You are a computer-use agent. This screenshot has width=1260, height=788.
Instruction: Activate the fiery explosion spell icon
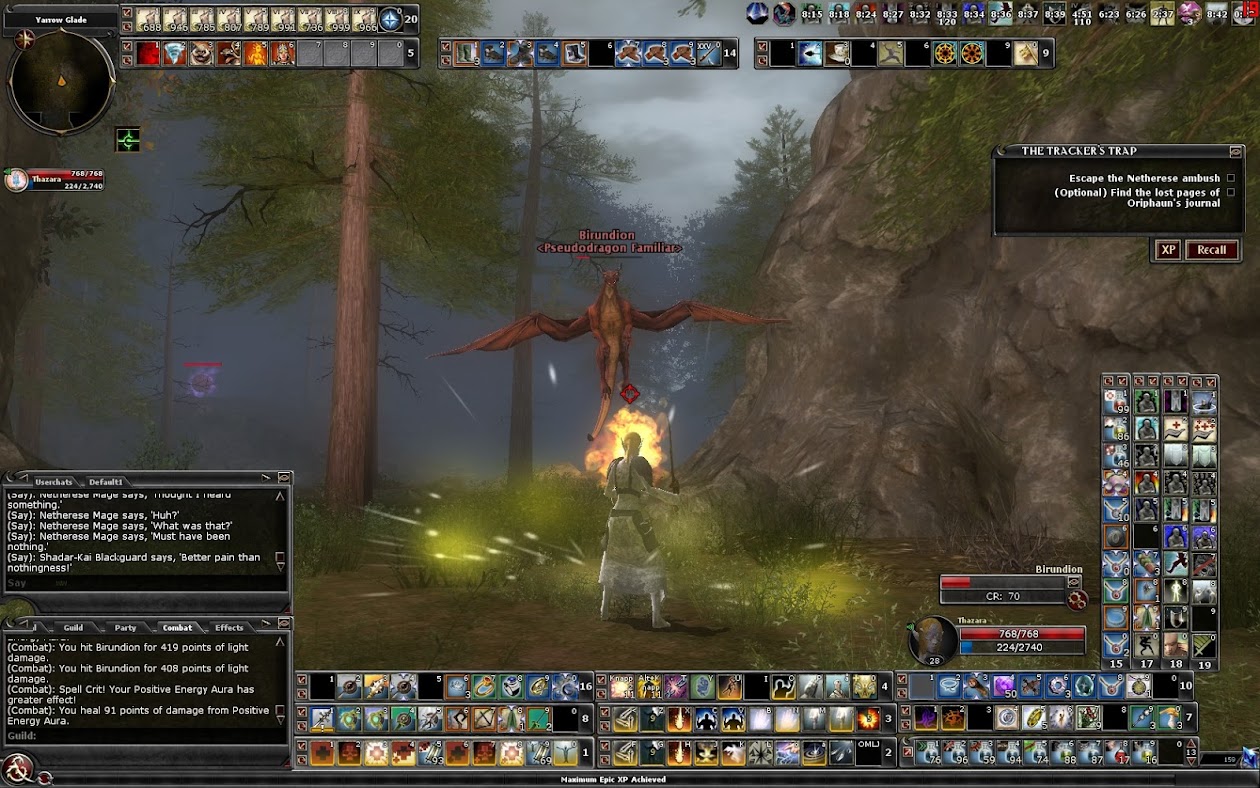click(x=869, y=719)
